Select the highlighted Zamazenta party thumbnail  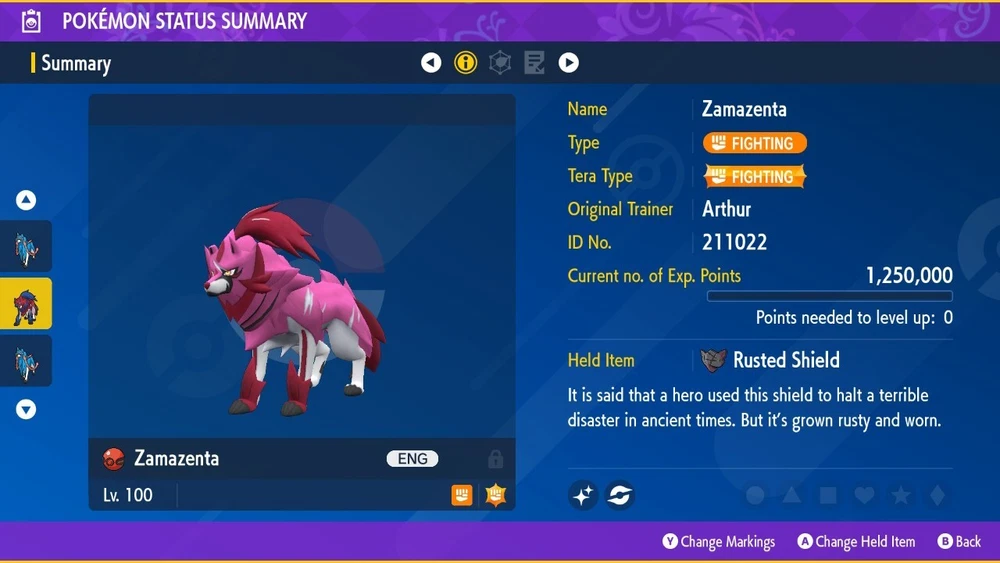click(x=26, y=304)
